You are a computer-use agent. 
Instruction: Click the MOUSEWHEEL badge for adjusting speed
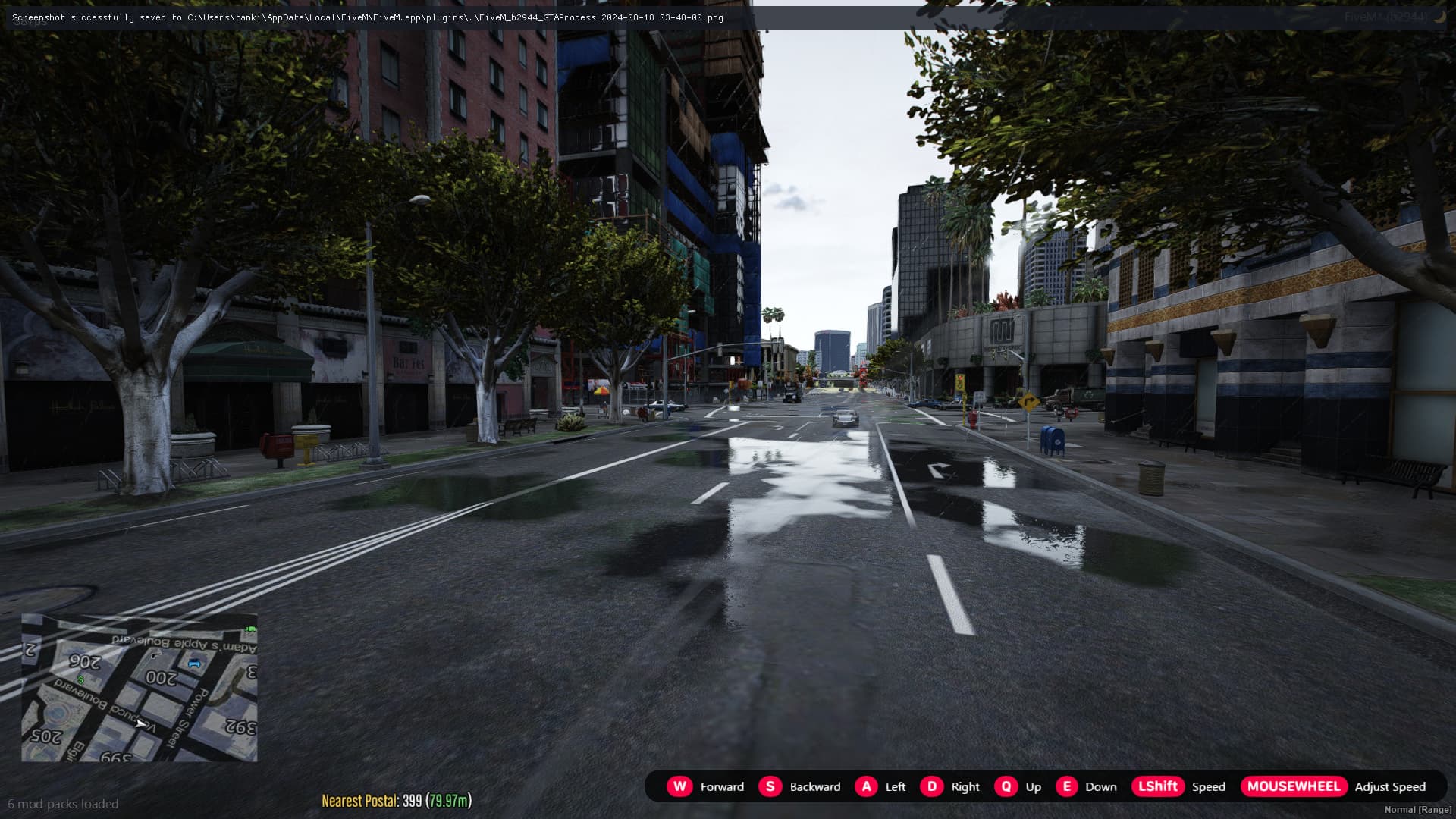1294,786
